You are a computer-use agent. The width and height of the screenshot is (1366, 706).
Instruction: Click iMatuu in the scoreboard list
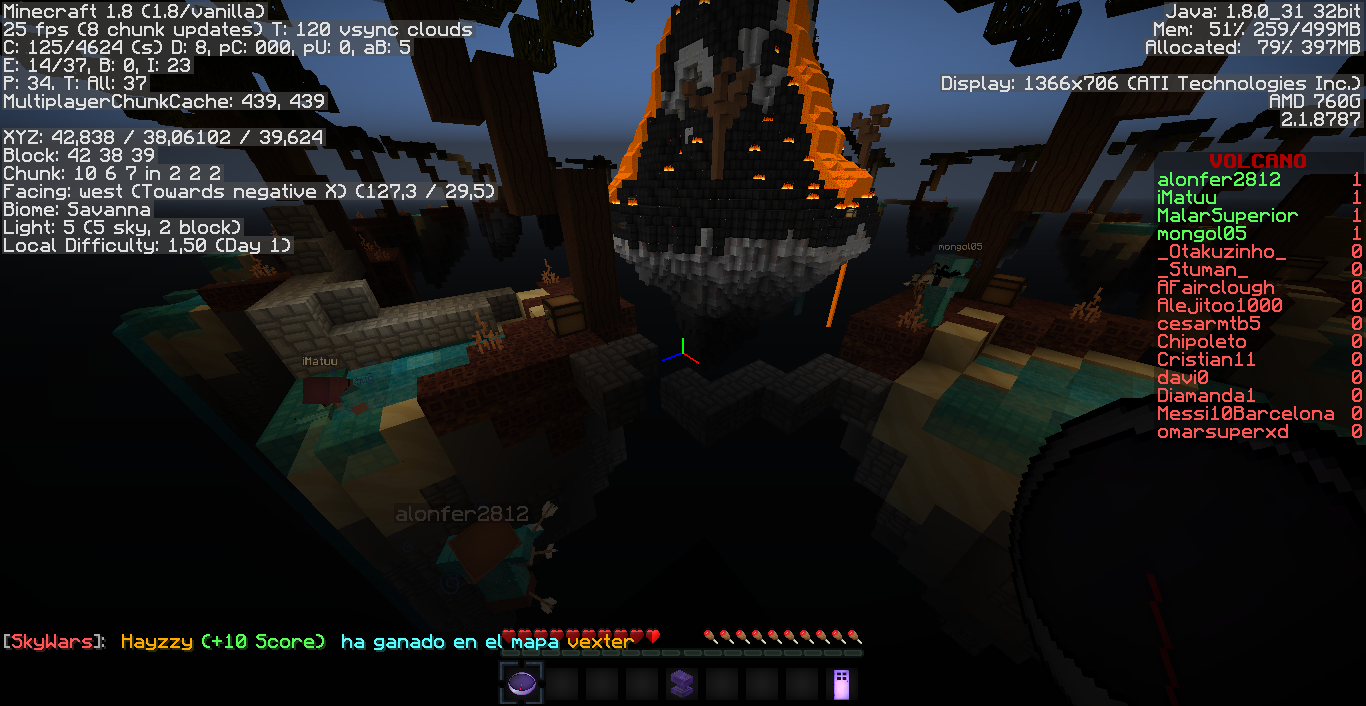coord(1187,198)
